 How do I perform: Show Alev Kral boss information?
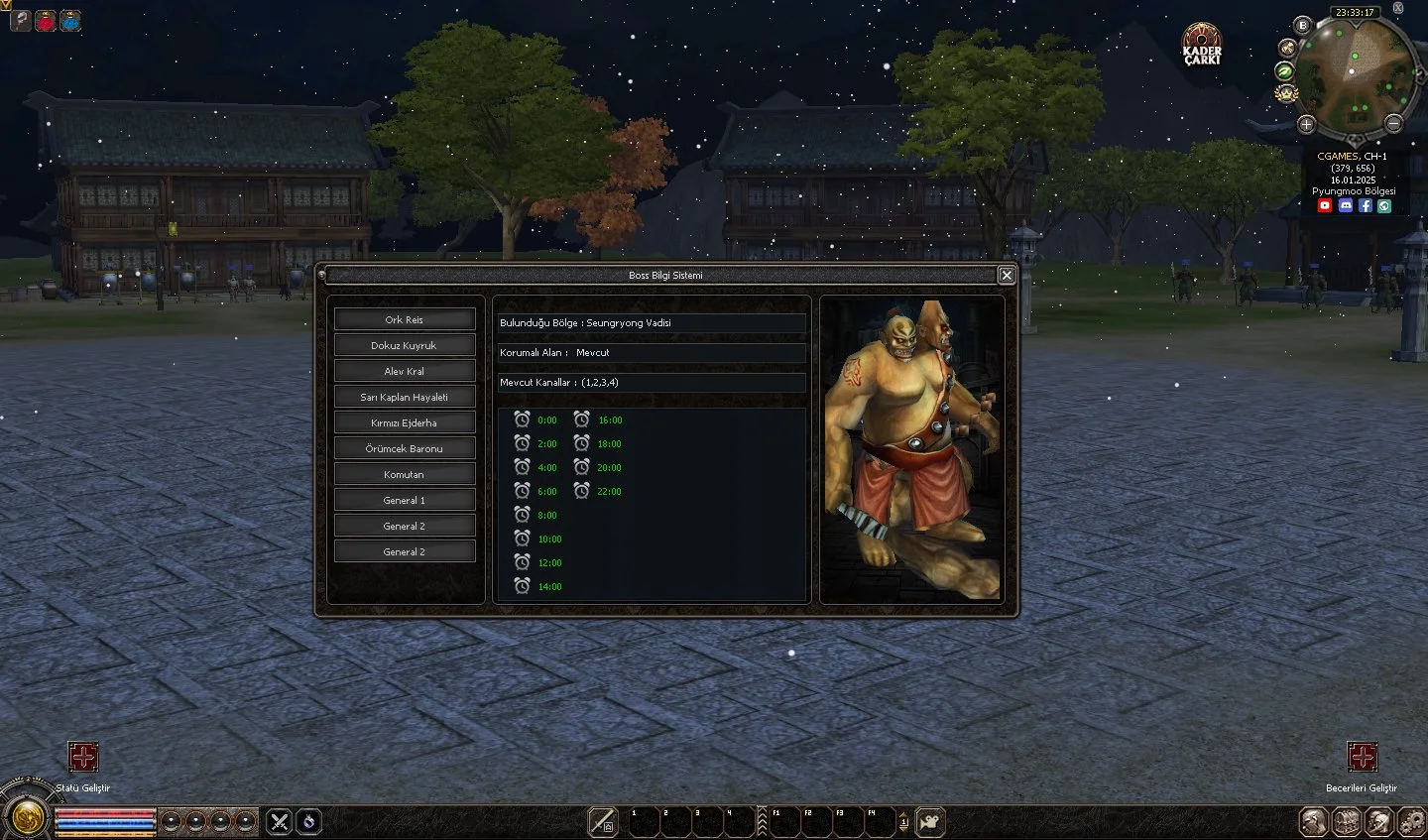[405, 371]
